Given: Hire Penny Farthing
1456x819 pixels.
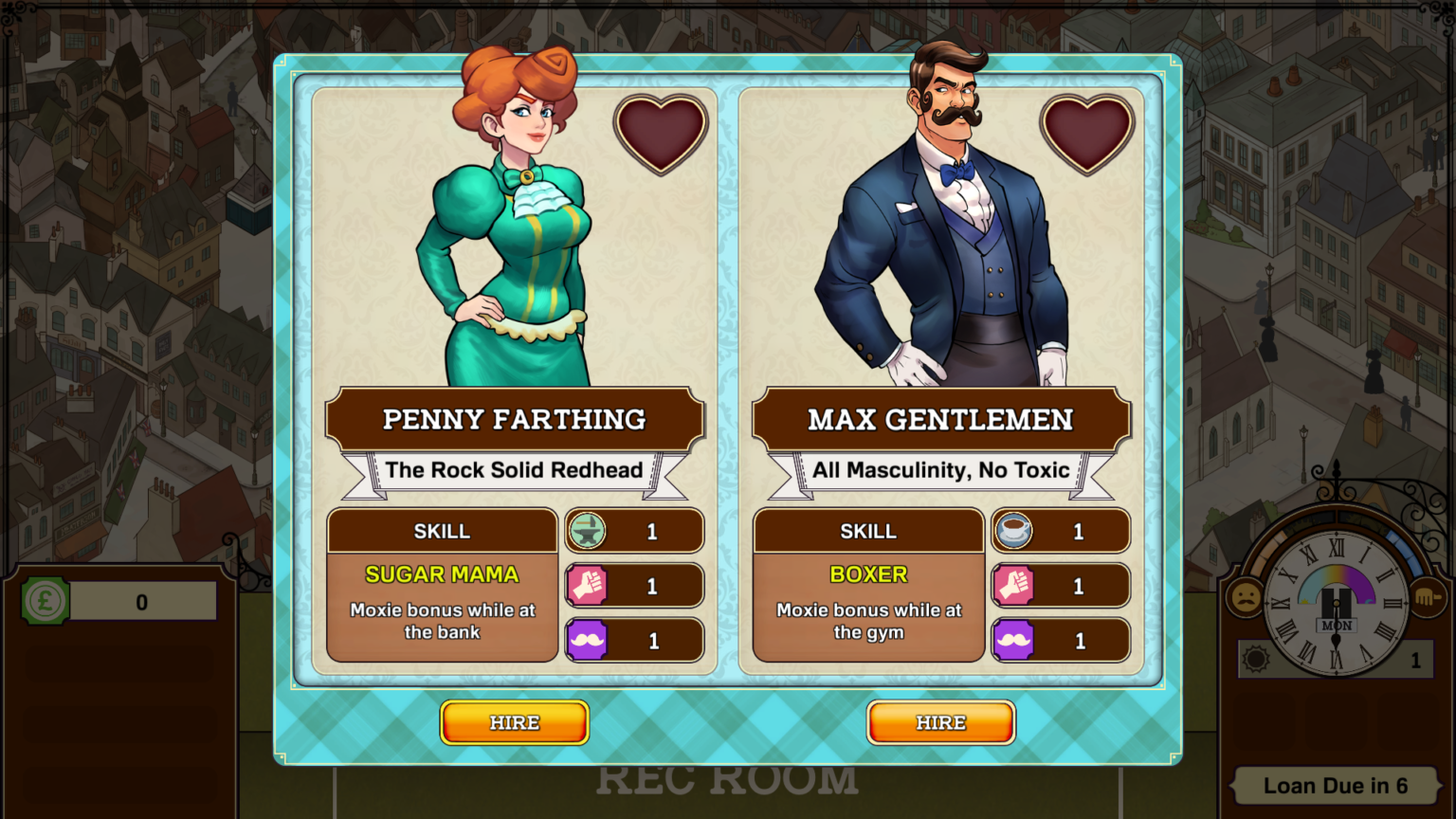Looking at the screenshot, I should pos(514,722).
